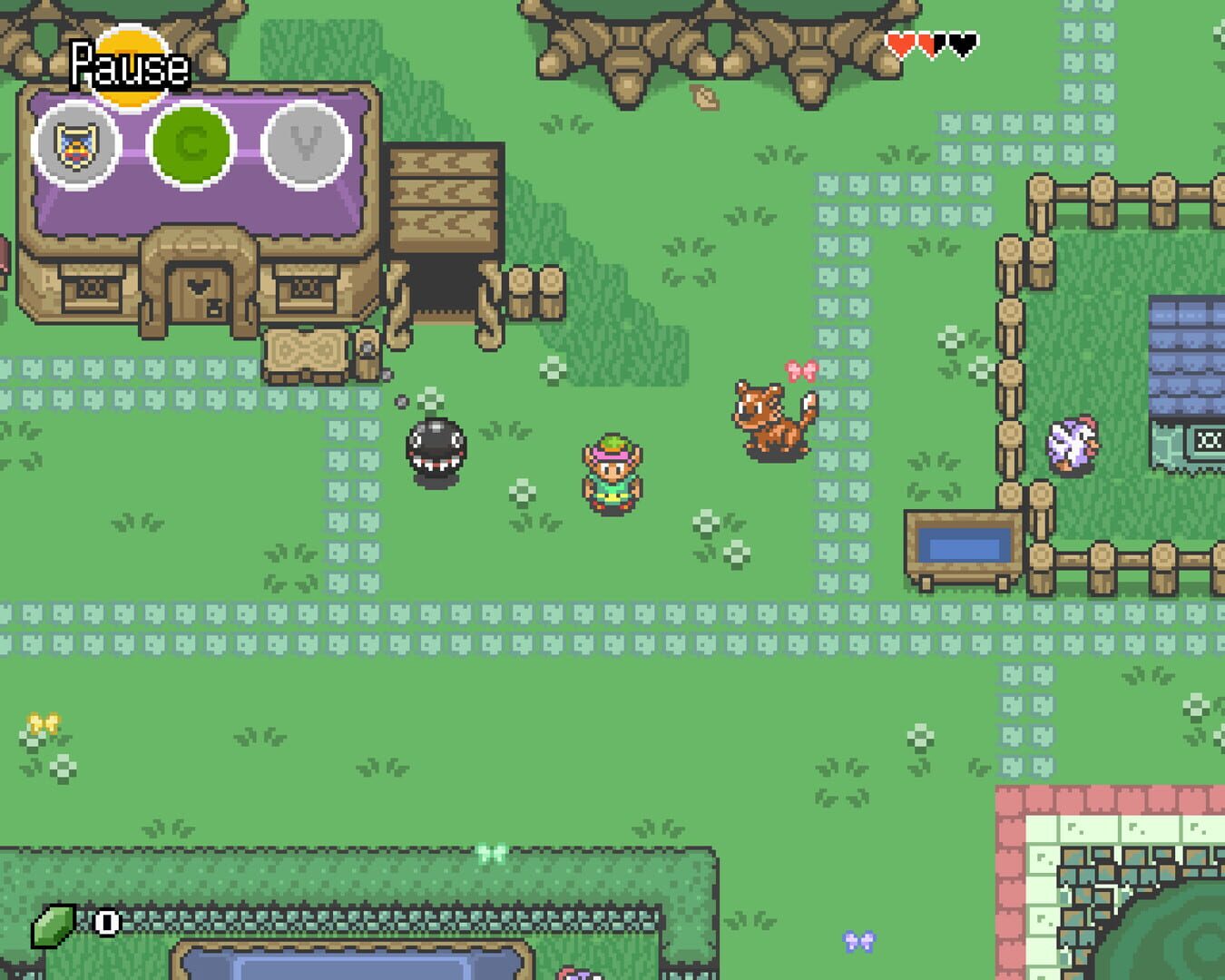Click the full red heart on the left

point(899,41)
